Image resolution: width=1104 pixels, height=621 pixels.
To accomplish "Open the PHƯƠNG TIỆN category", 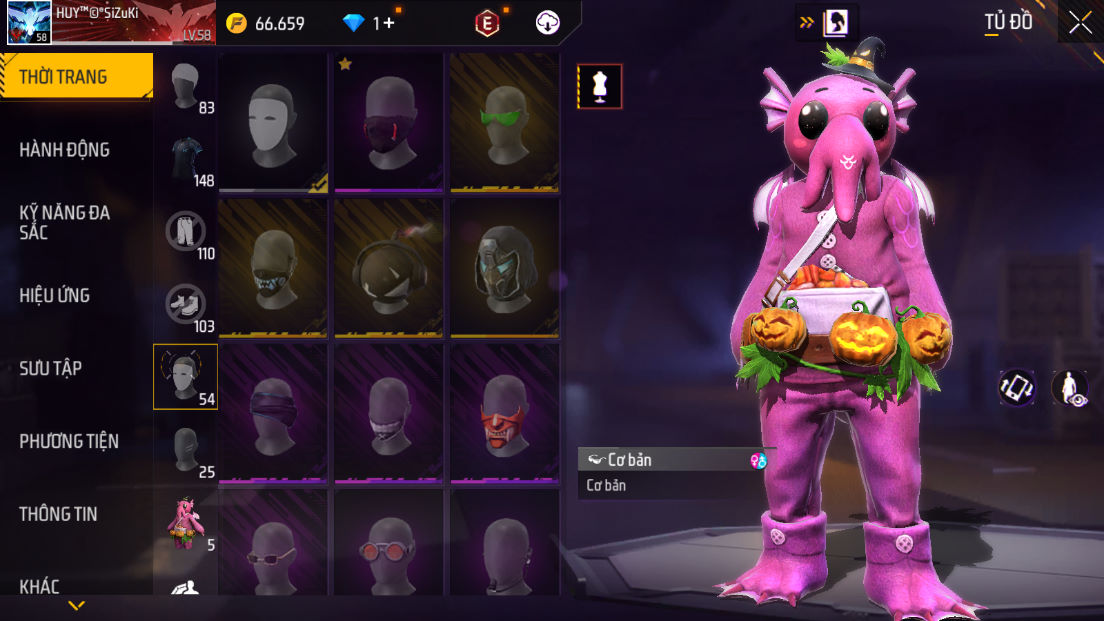I will (x=69, y=441).
